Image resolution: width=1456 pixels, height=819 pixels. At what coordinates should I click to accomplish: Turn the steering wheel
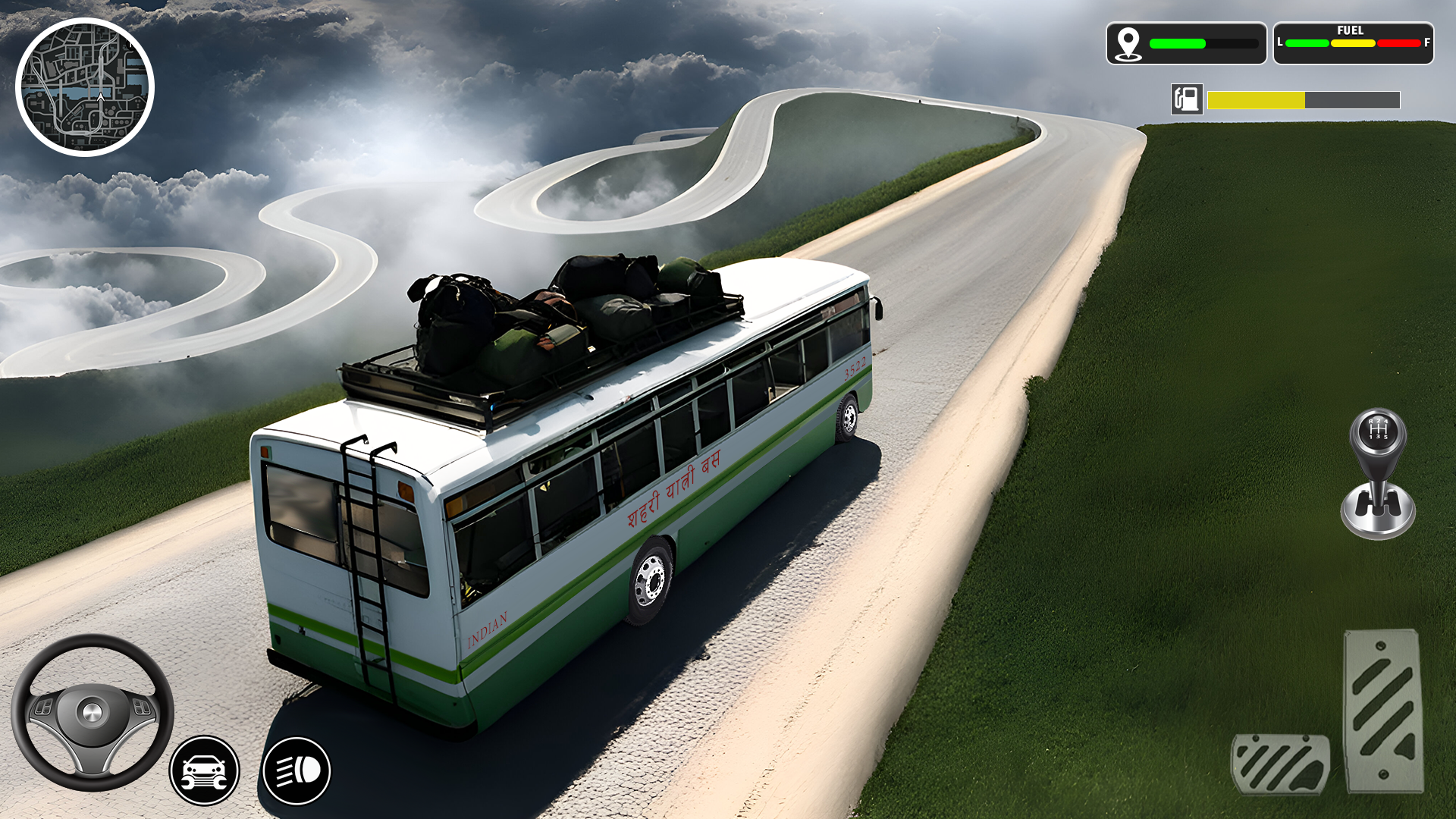91,713
